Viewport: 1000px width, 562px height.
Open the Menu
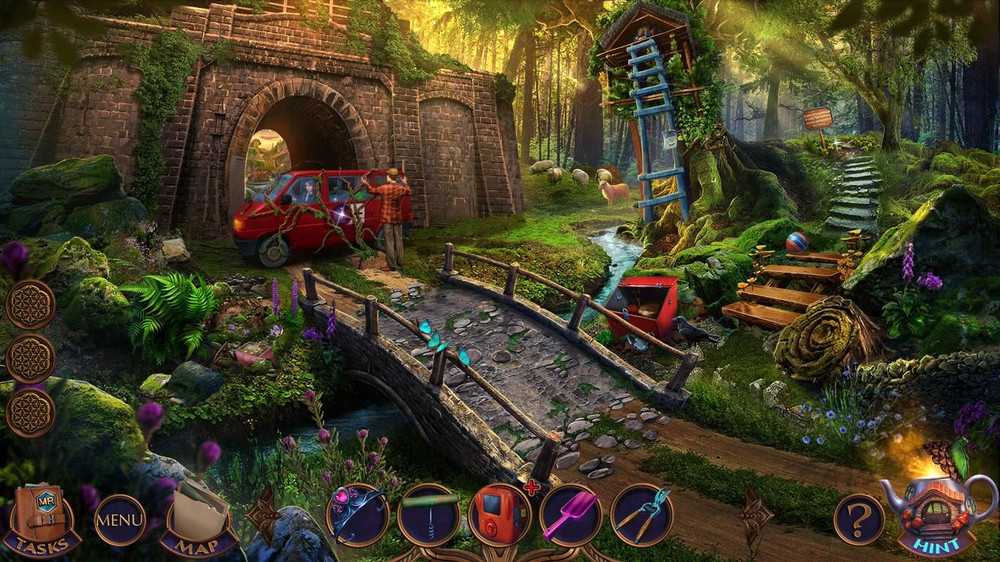tap(120, 520)
